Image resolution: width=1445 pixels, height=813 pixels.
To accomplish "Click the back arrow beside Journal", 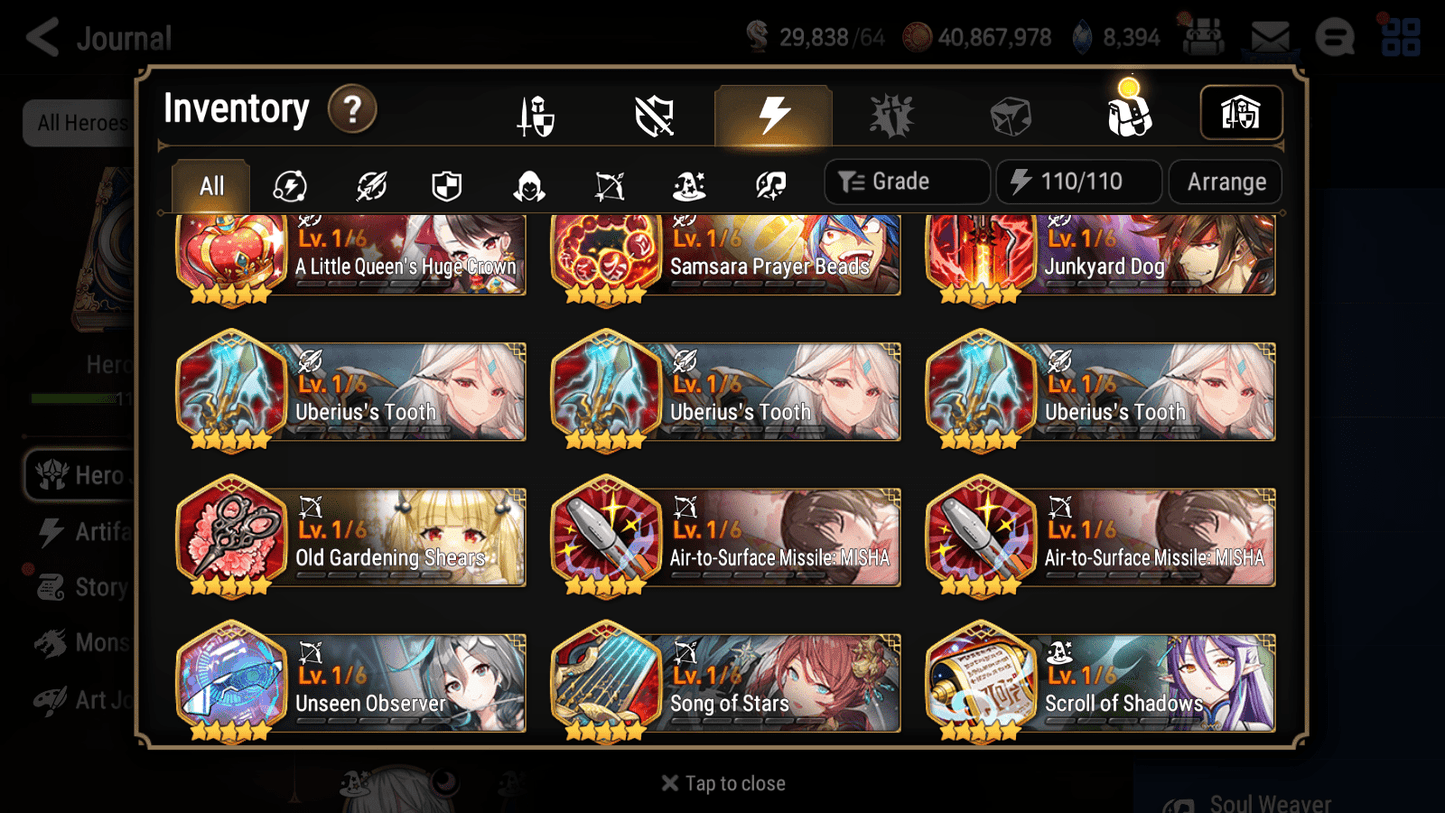I will tap(40, 37).
